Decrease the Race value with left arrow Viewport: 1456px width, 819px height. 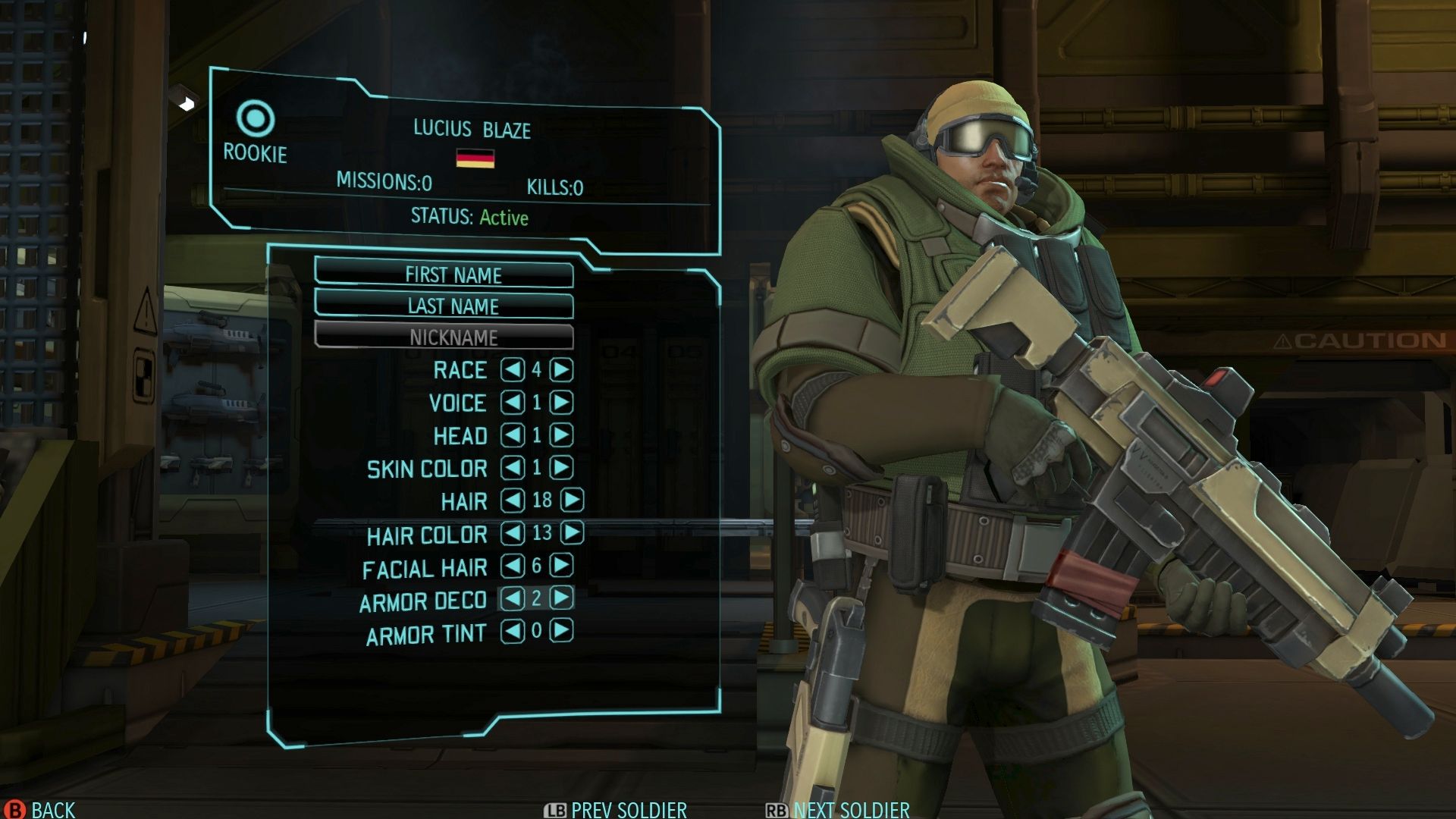[513, 369]
